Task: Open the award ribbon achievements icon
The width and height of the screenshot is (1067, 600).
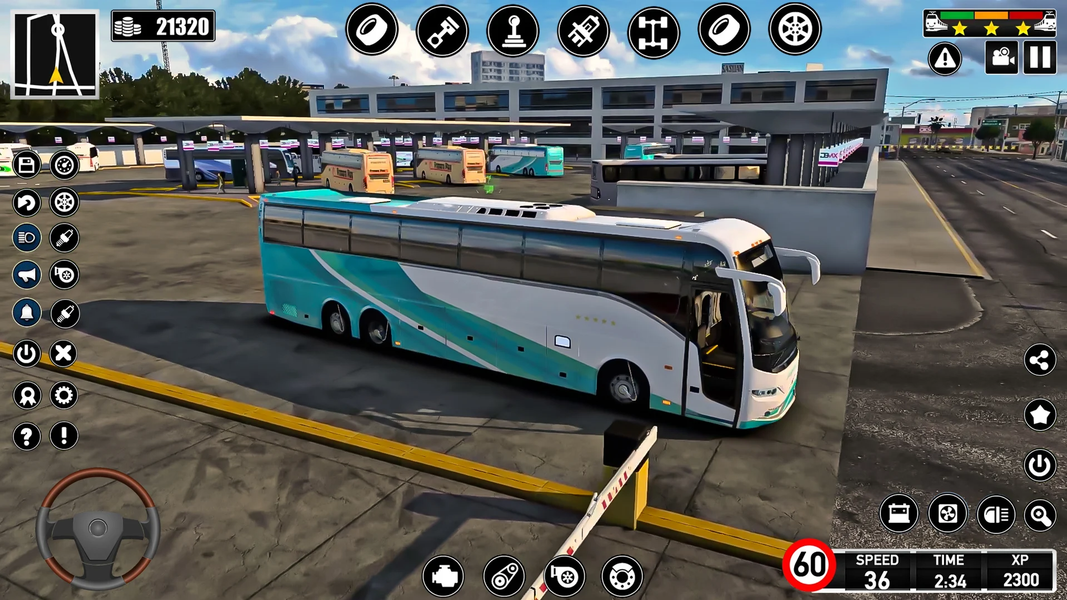Action: coord(27,395)
